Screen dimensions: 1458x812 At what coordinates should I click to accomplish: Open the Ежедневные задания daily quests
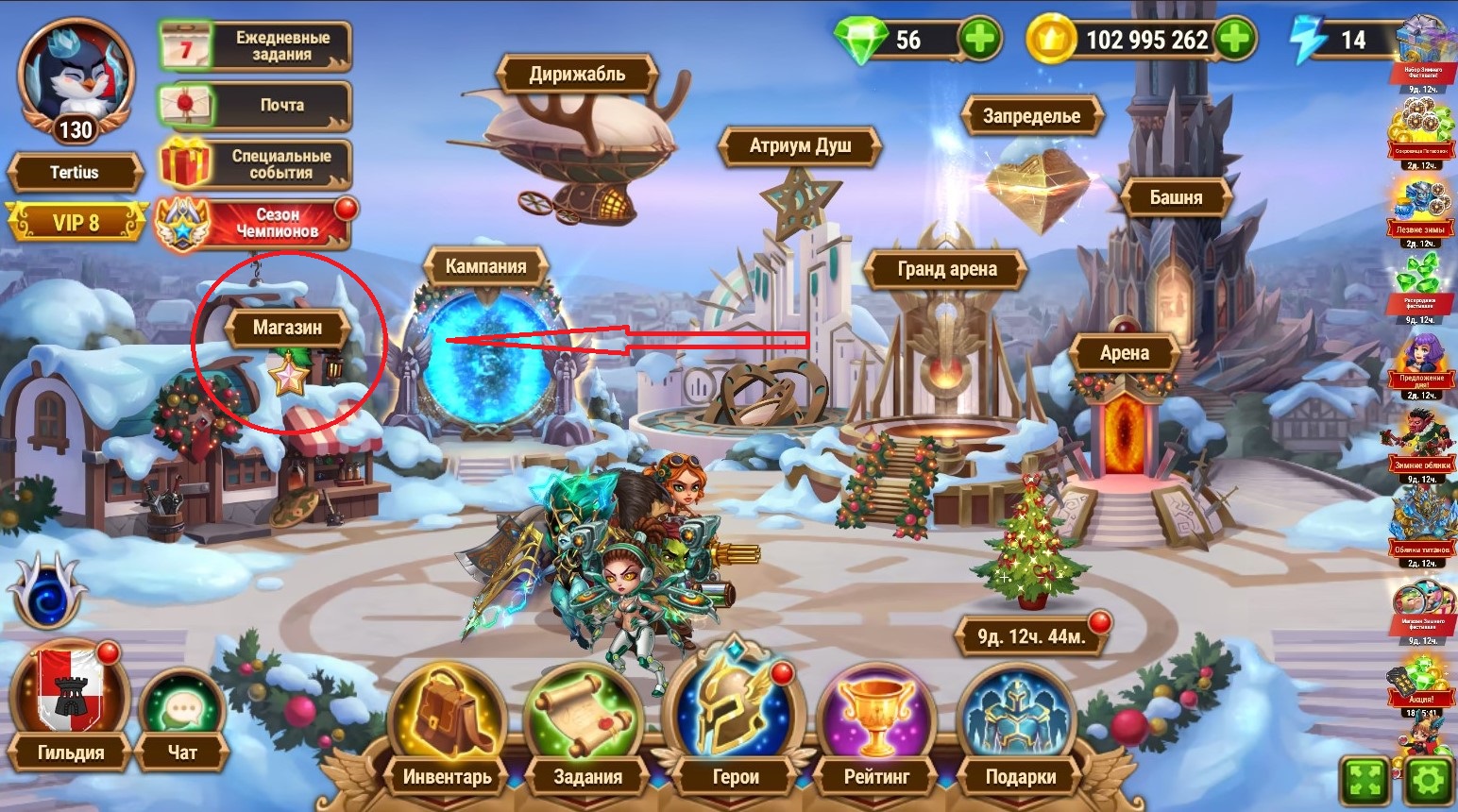tap(255, 46)
